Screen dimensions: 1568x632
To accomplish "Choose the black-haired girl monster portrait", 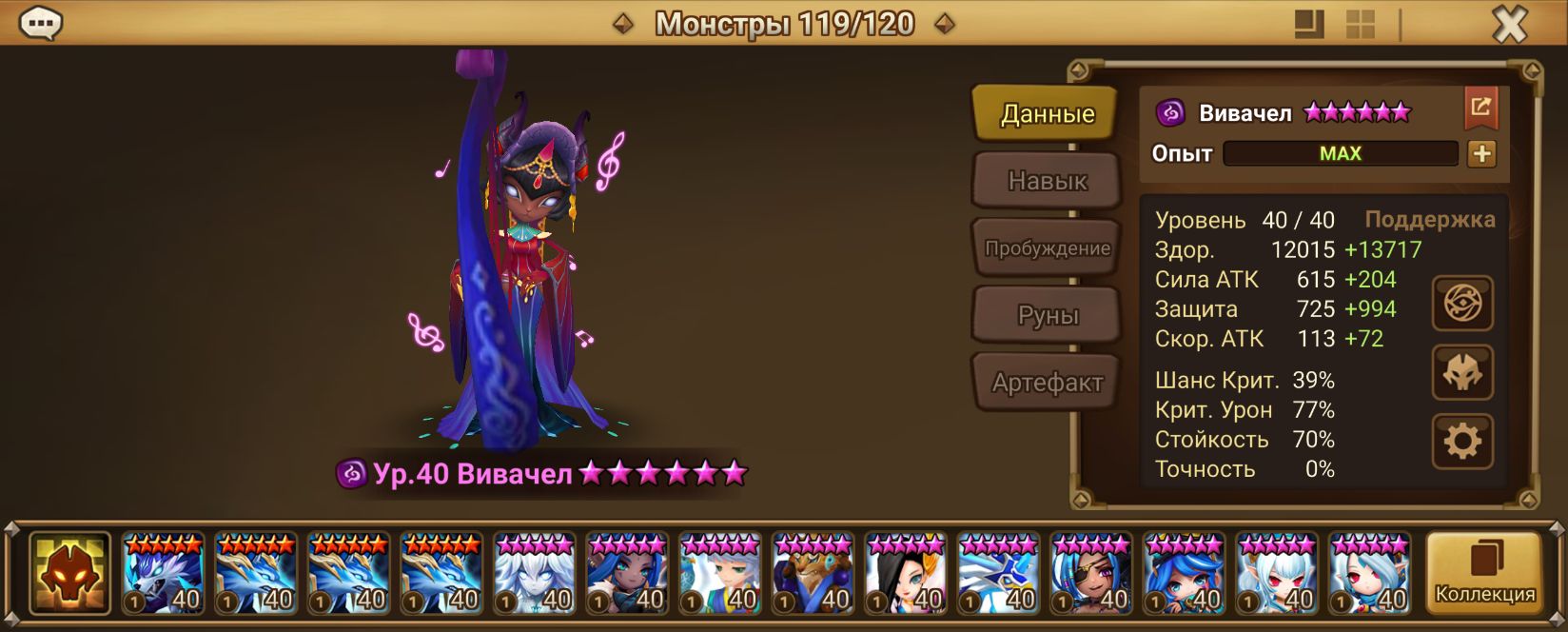I will click(x=905, y=573).
